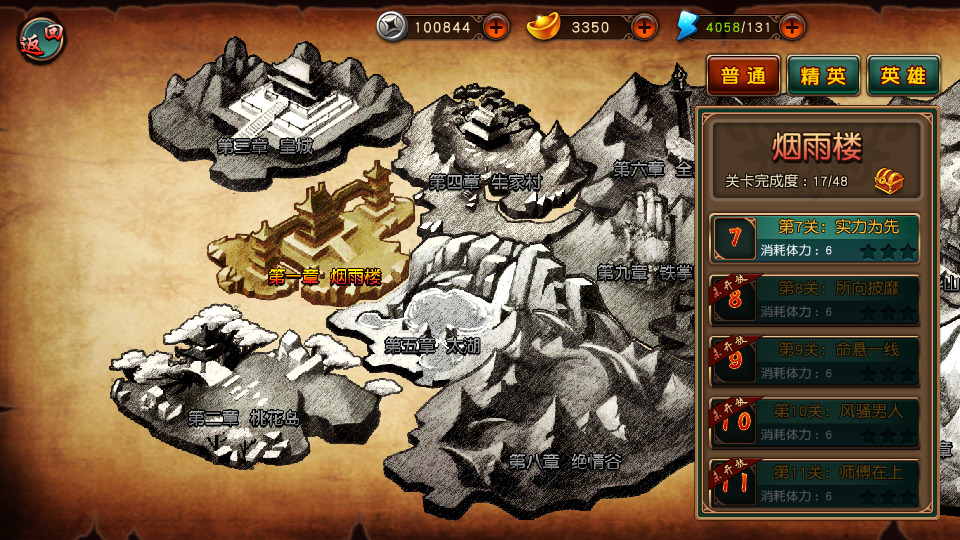Select stage 7 实力为先
Screen dimensions: 960x540
[815, 238]
